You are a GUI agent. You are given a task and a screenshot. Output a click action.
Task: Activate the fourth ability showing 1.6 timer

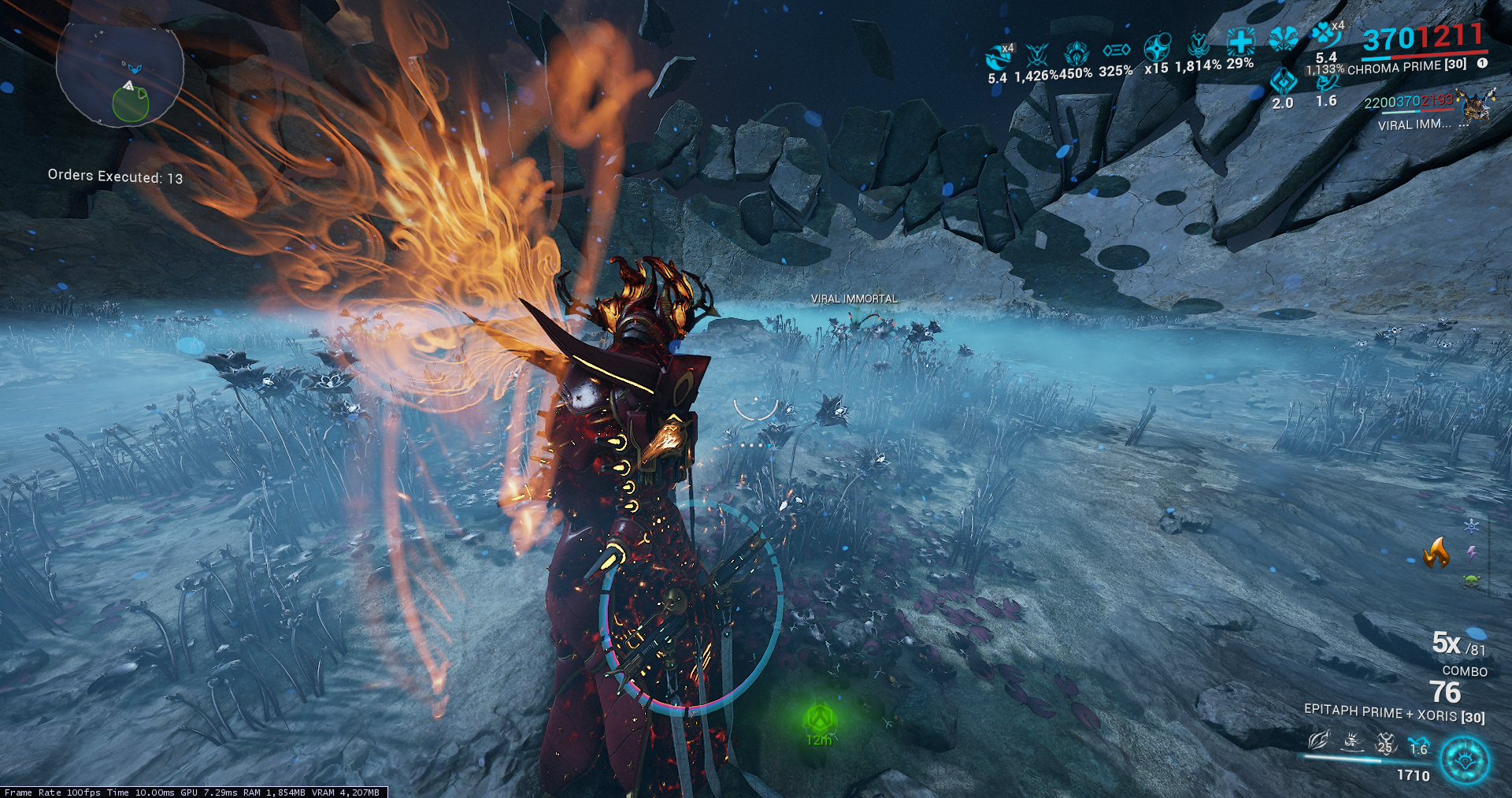(1417, 744)
